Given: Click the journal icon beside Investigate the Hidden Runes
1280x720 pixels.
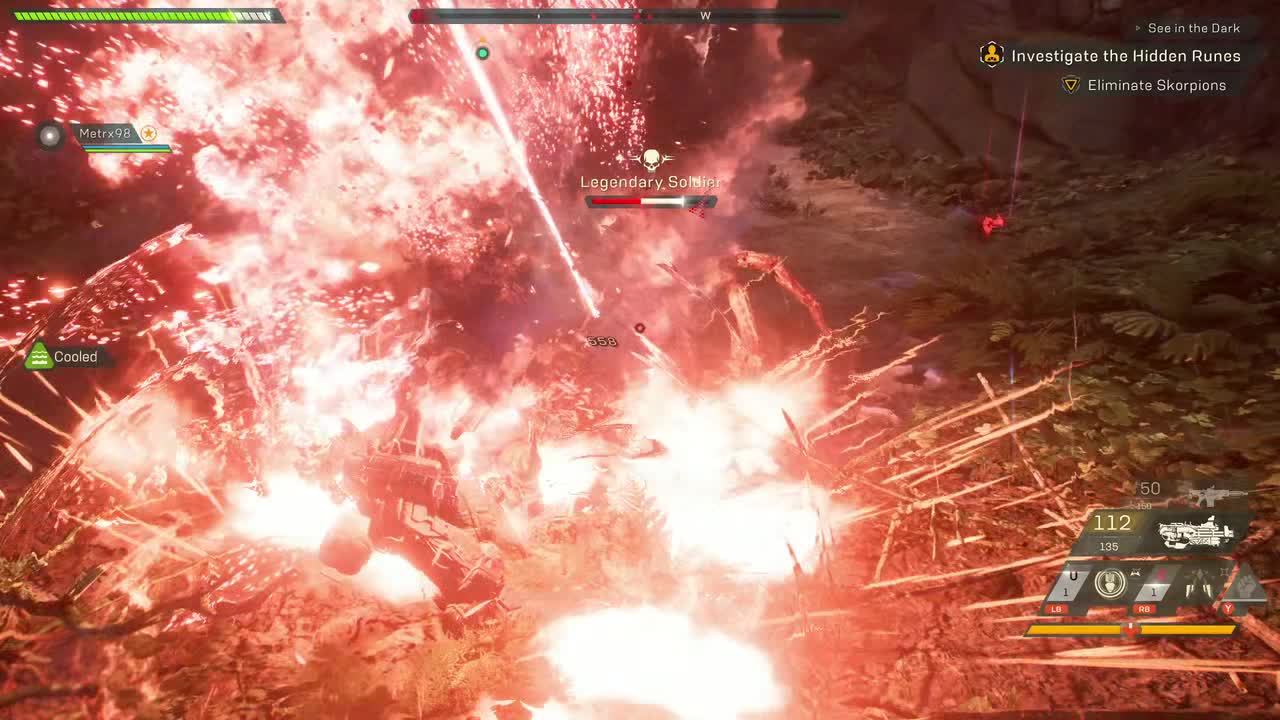Looking at the screenshot, I should point(990,56).
